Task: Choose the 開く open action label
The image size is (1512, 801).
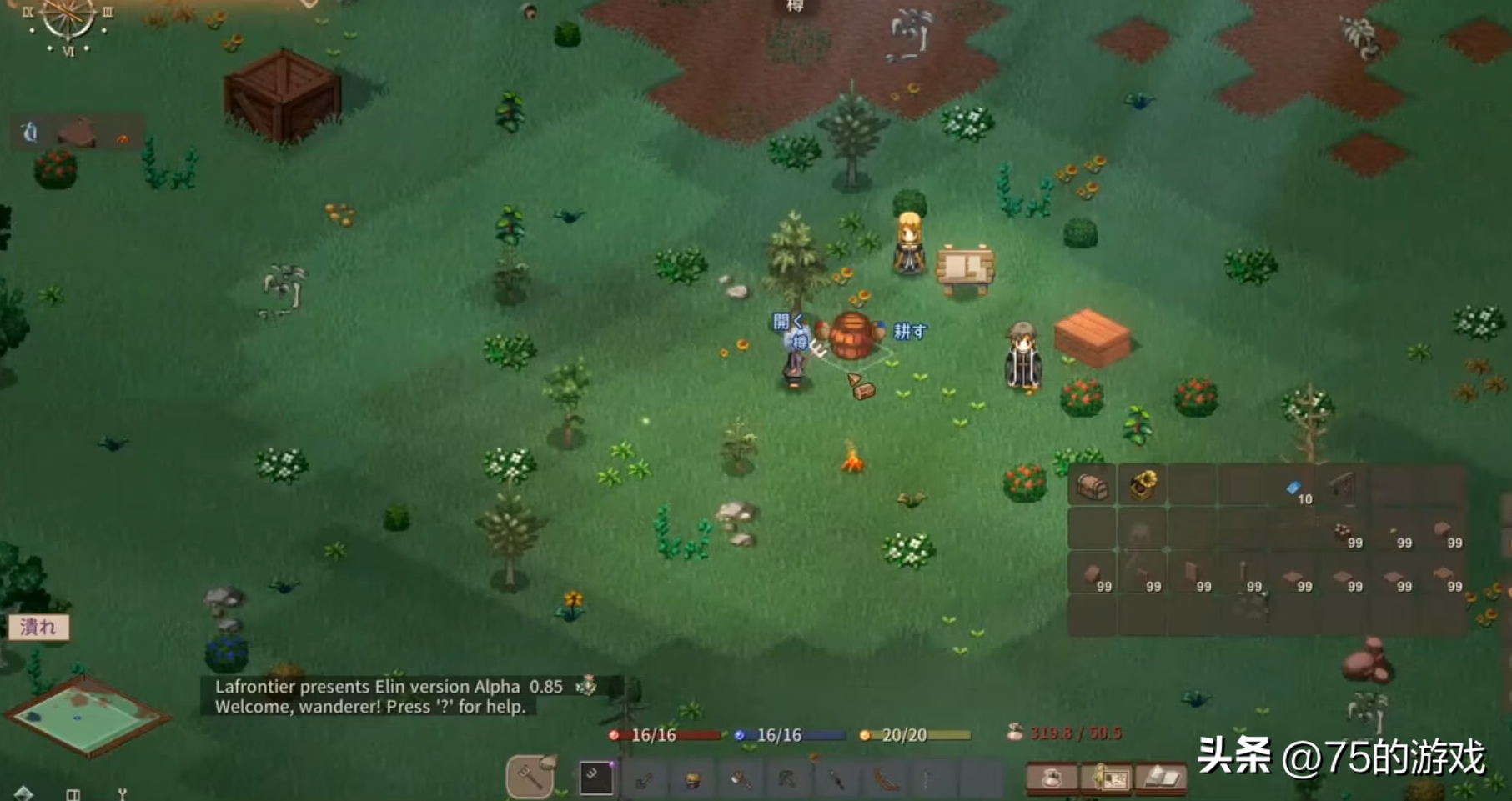Action: (x=786, y=322)
